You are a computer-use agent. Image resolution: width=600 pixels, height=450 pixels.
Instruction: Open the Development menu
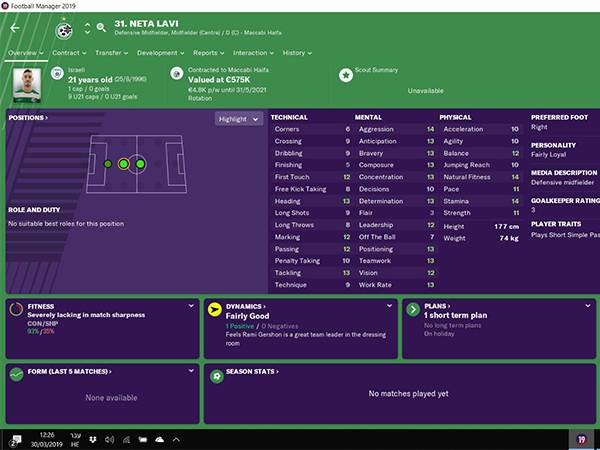coord(160,52)
